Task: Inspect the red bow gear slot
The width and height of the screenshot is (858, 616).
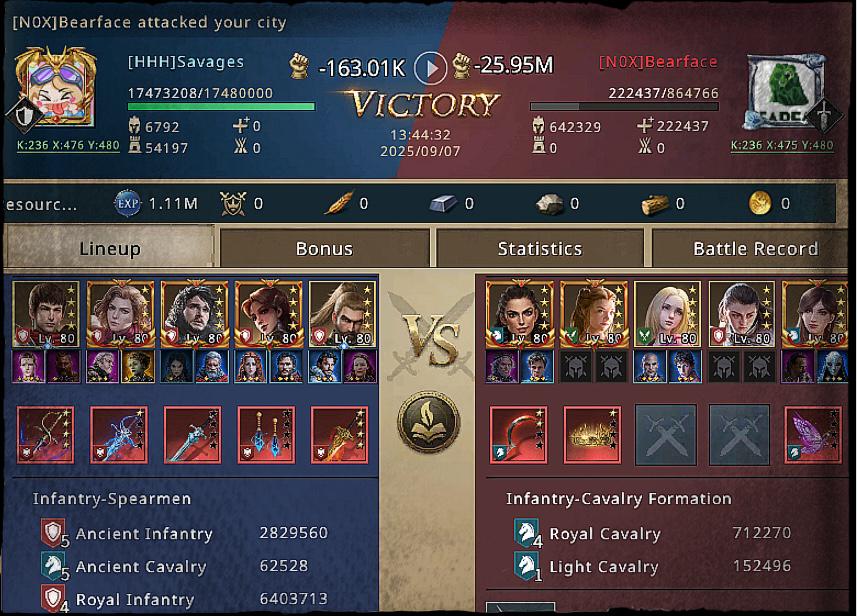Action: pyautogui.click(x=45, y=435)
